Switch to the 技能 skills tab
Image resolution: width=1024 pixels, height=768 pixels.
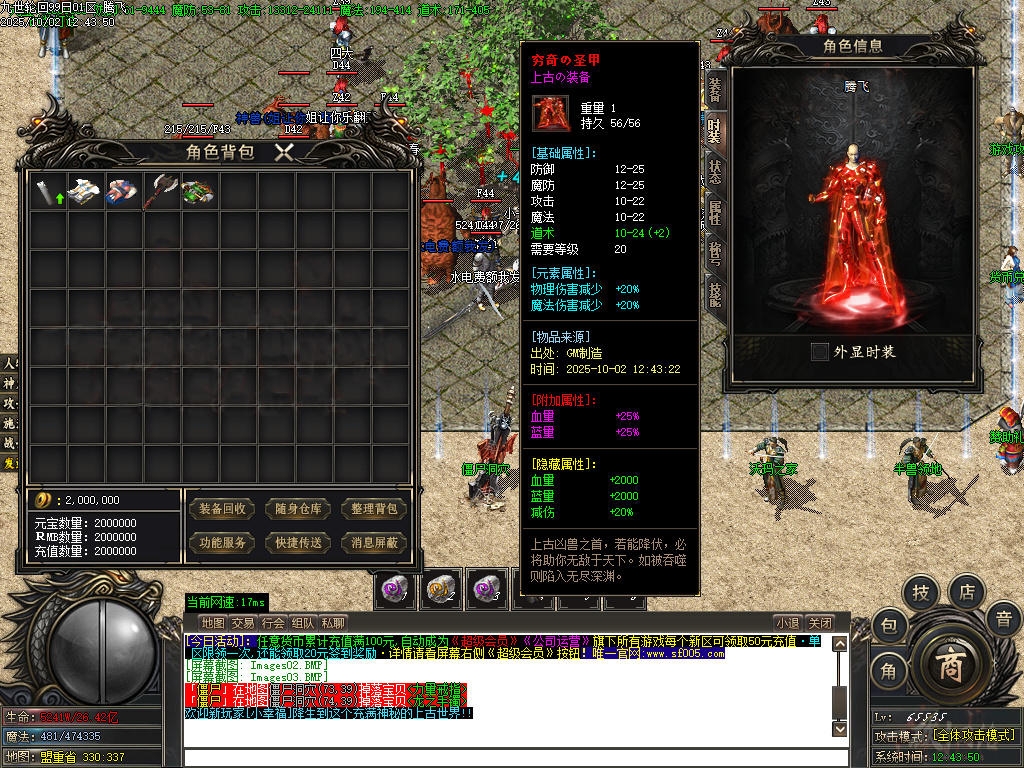click(715, 294)
